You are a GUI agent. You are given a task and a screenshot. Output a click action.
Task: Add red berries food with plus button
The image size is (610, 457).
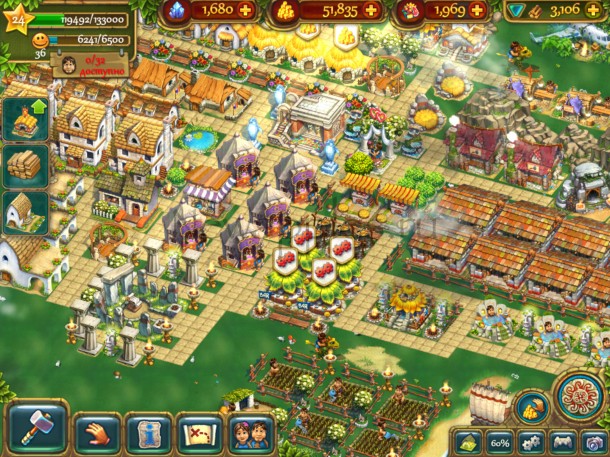pos(478,10)
